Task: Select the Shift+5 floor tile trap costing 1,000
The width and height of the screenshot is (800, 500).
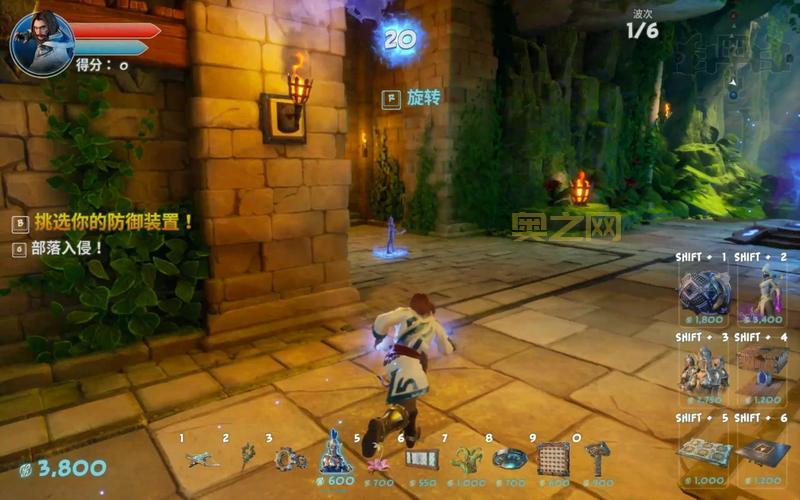Action: pyautogui.click(x=705, y=452)
